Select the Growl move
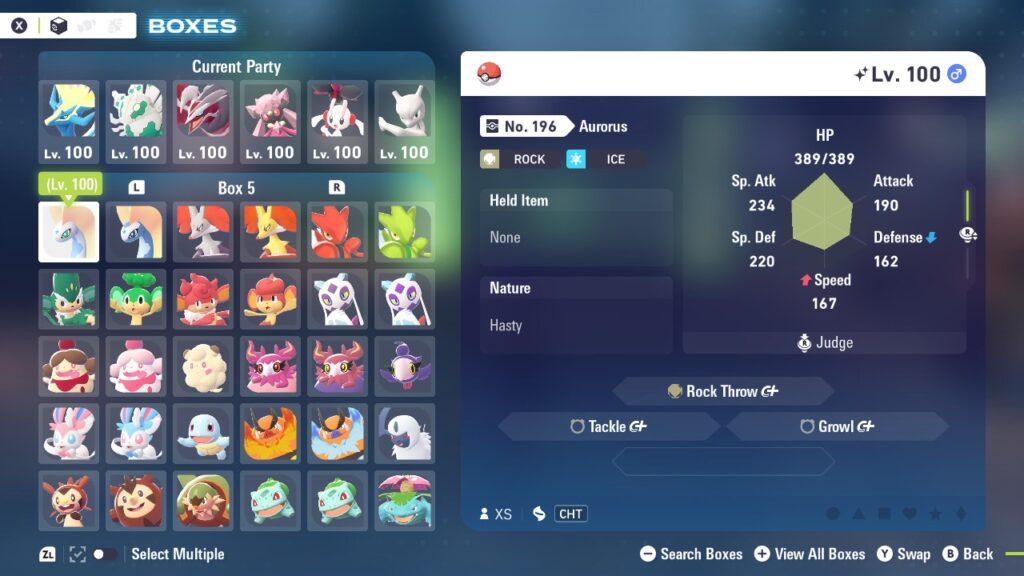This screenshot has height=576, width=1024. tap(837, 426)
